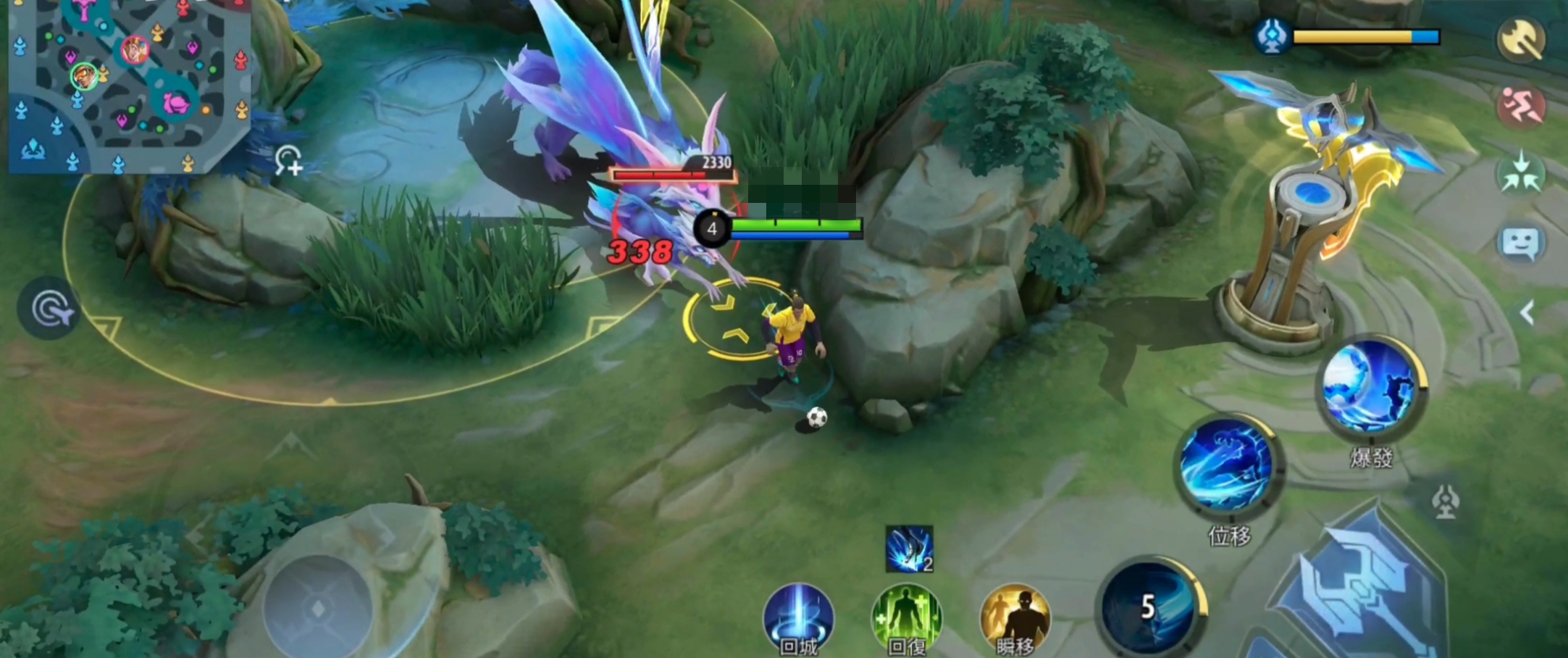The width and height of the screenshot is (1568, 658).
Task: Tap the green arrows star icon
Action: 1521,174
